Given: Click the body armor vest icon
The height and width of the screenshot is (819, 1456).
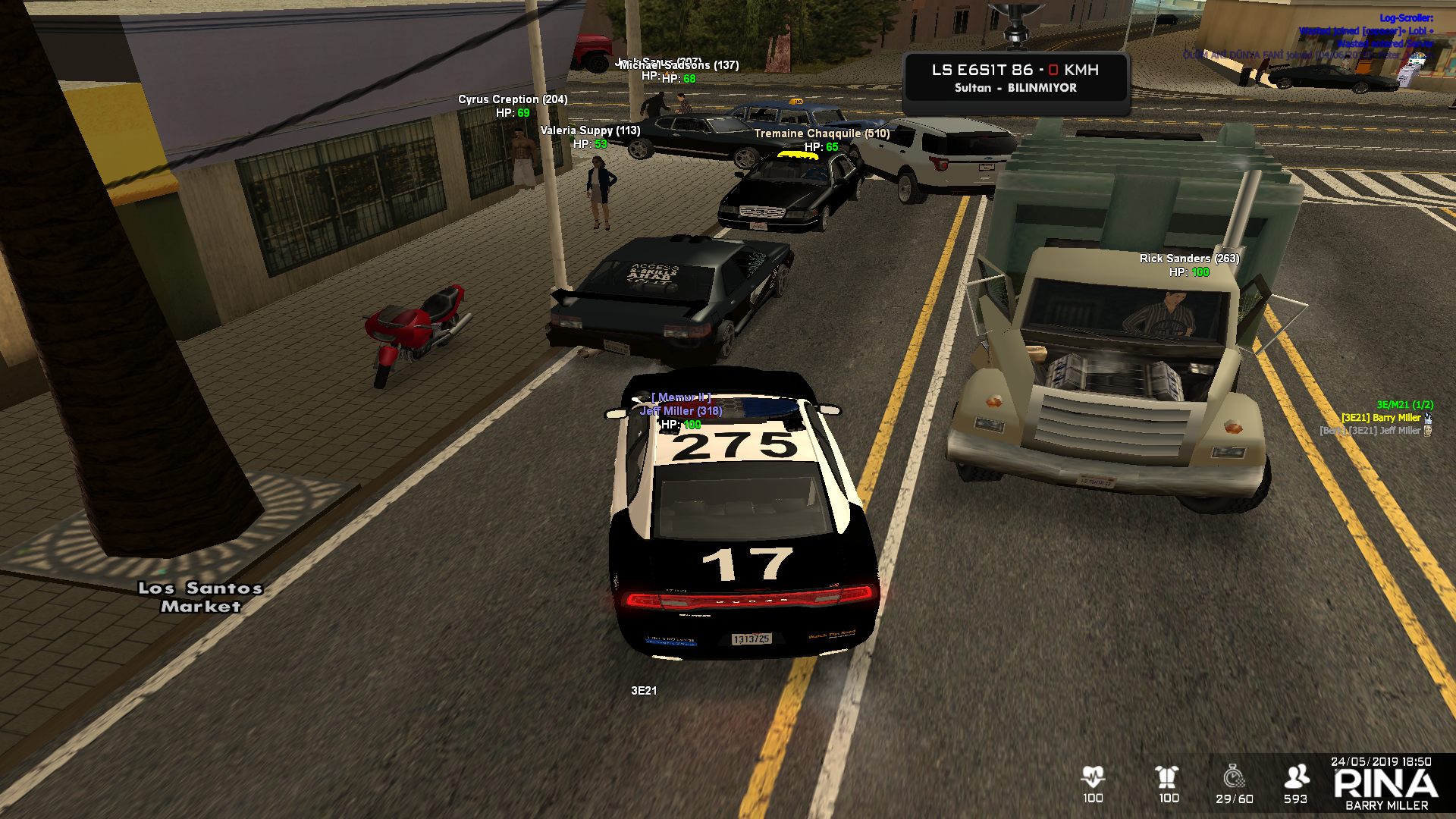Looking at the screenshot, I should [1168, 777].
